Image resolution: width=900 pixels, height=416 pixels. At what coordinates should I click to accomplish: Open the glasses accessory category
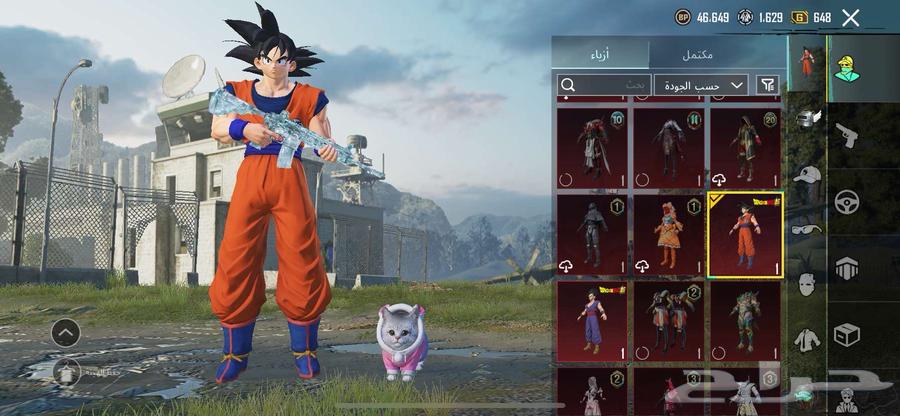[x=806, y=228]
